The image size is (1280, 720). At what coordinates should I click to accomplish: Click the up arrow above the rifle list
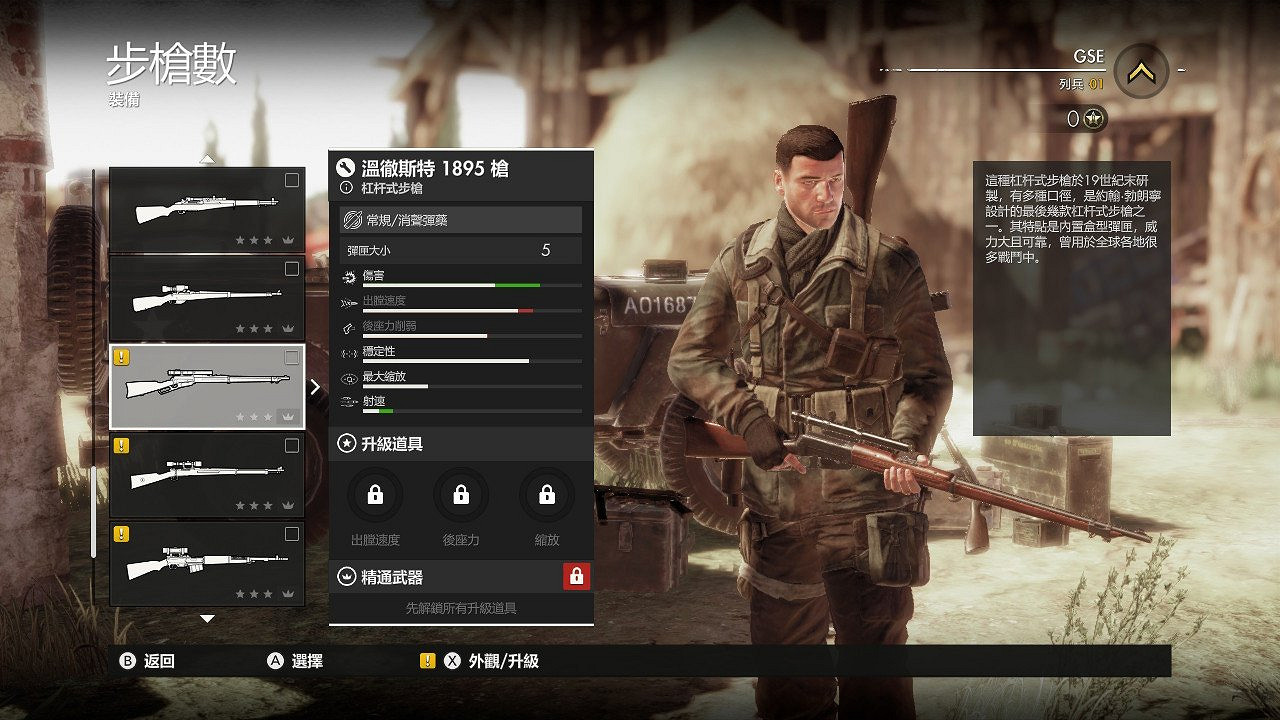[x=207, y=158]
